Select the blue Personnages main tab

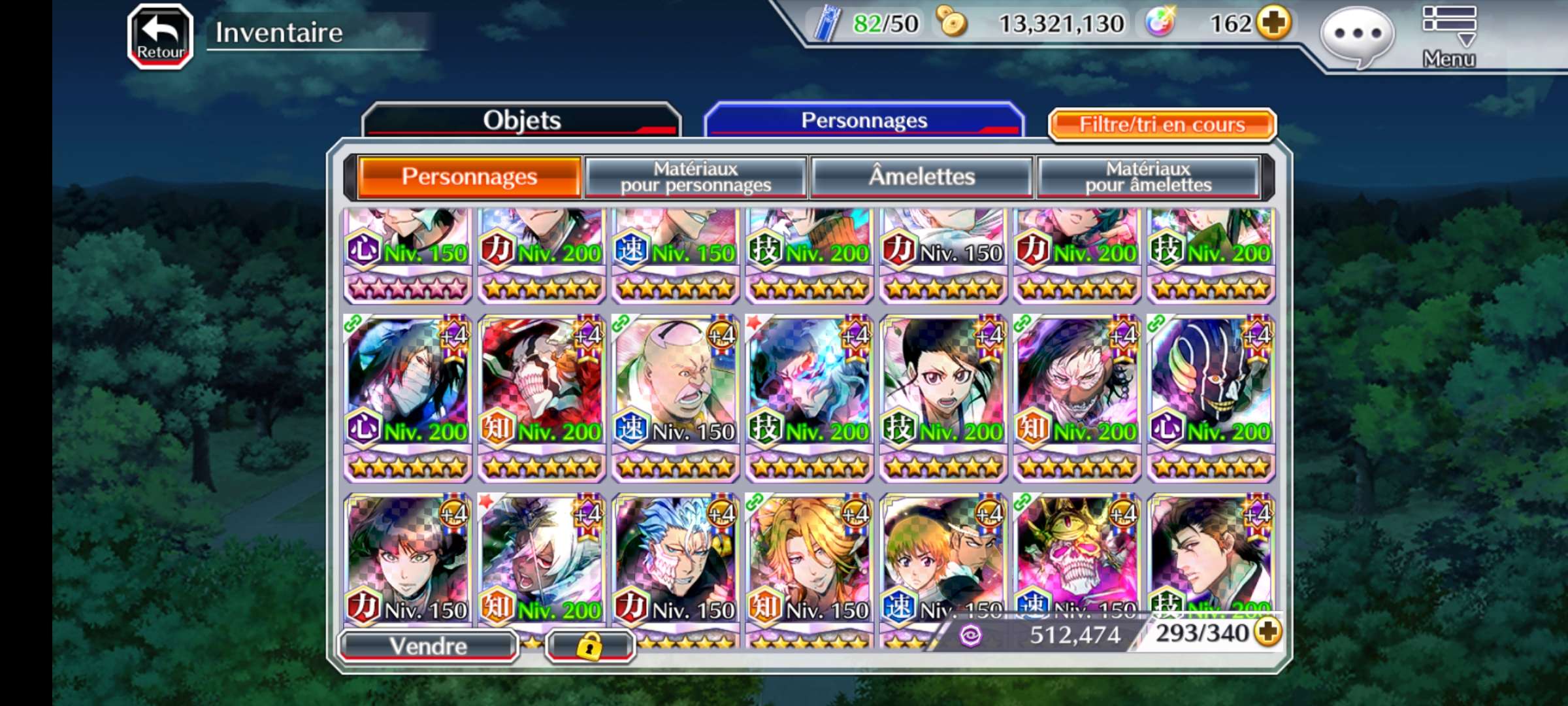coord(864,120)
